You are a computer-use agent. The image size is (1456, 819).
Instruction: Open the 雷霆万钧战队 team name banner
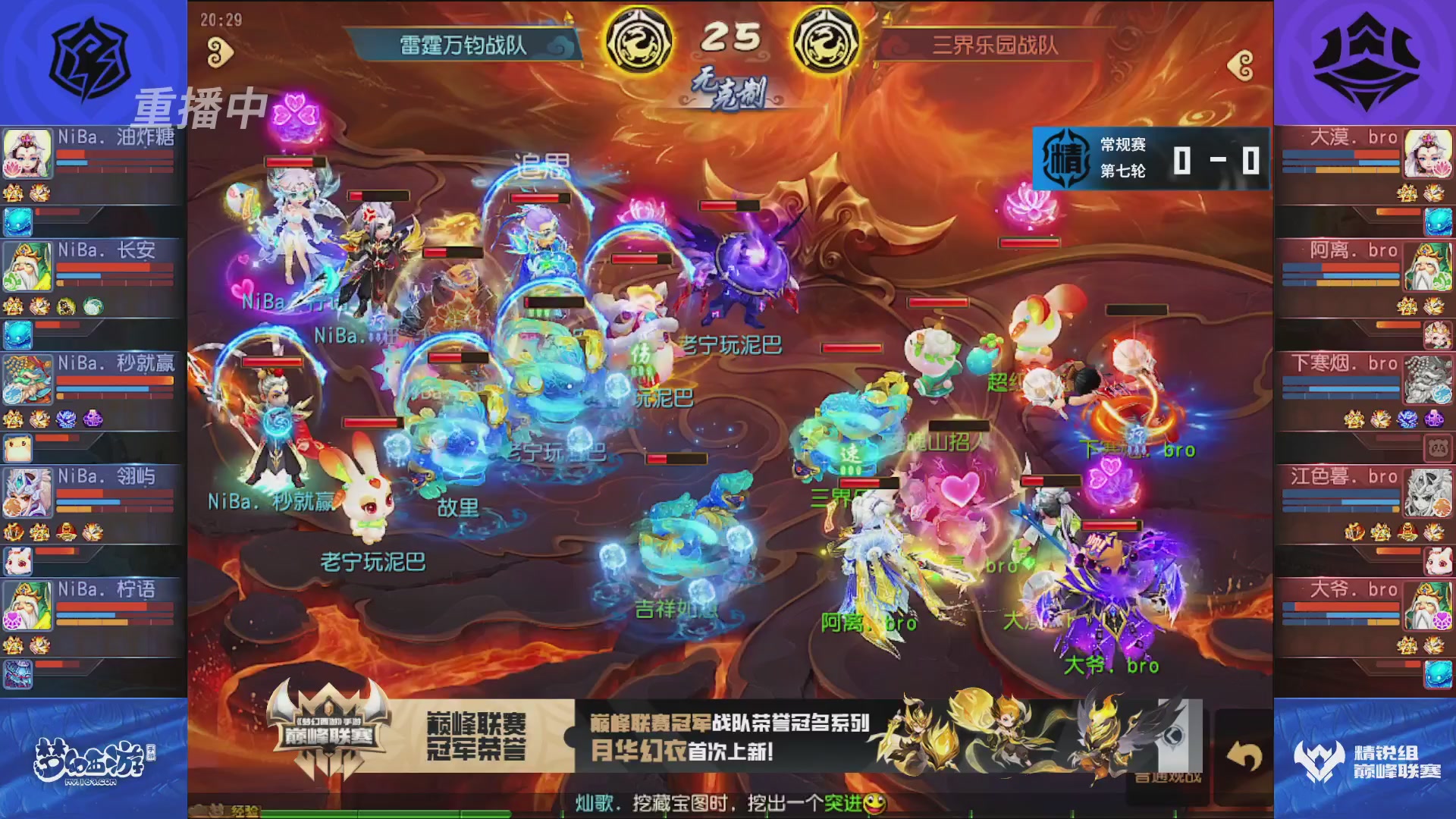(x=466, y=43)
